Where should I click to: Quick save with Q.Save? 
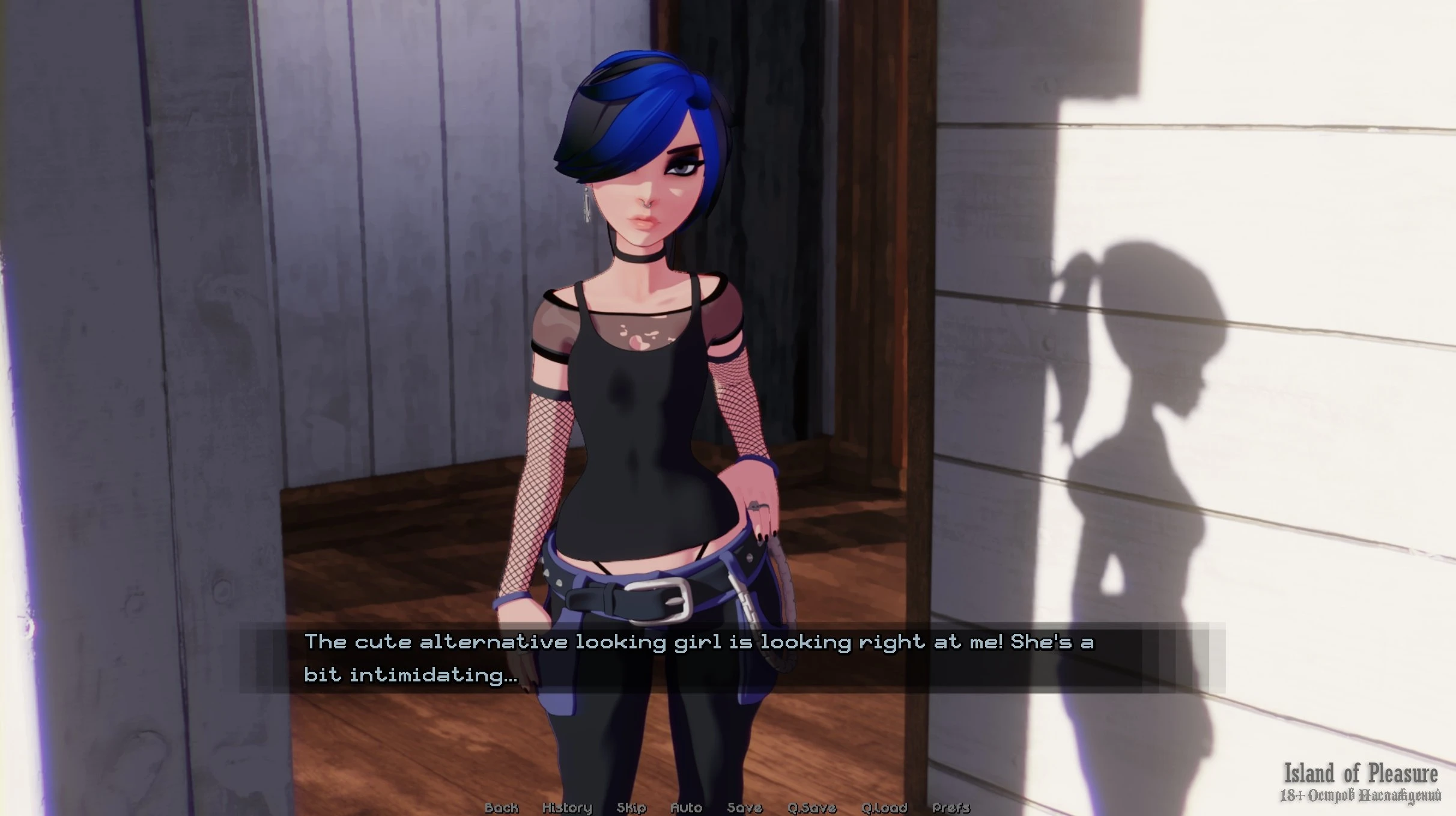point(811,808)
